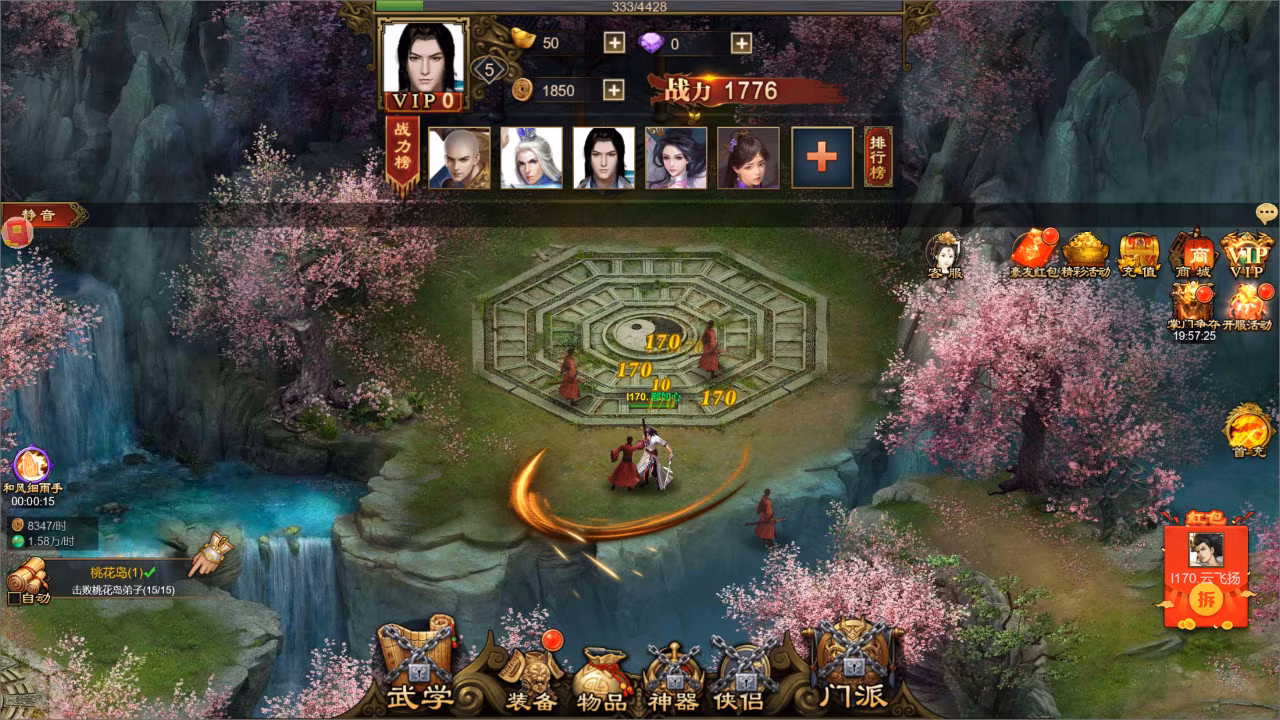Open the 武学 martial arts menu

[x=418, y=672]
